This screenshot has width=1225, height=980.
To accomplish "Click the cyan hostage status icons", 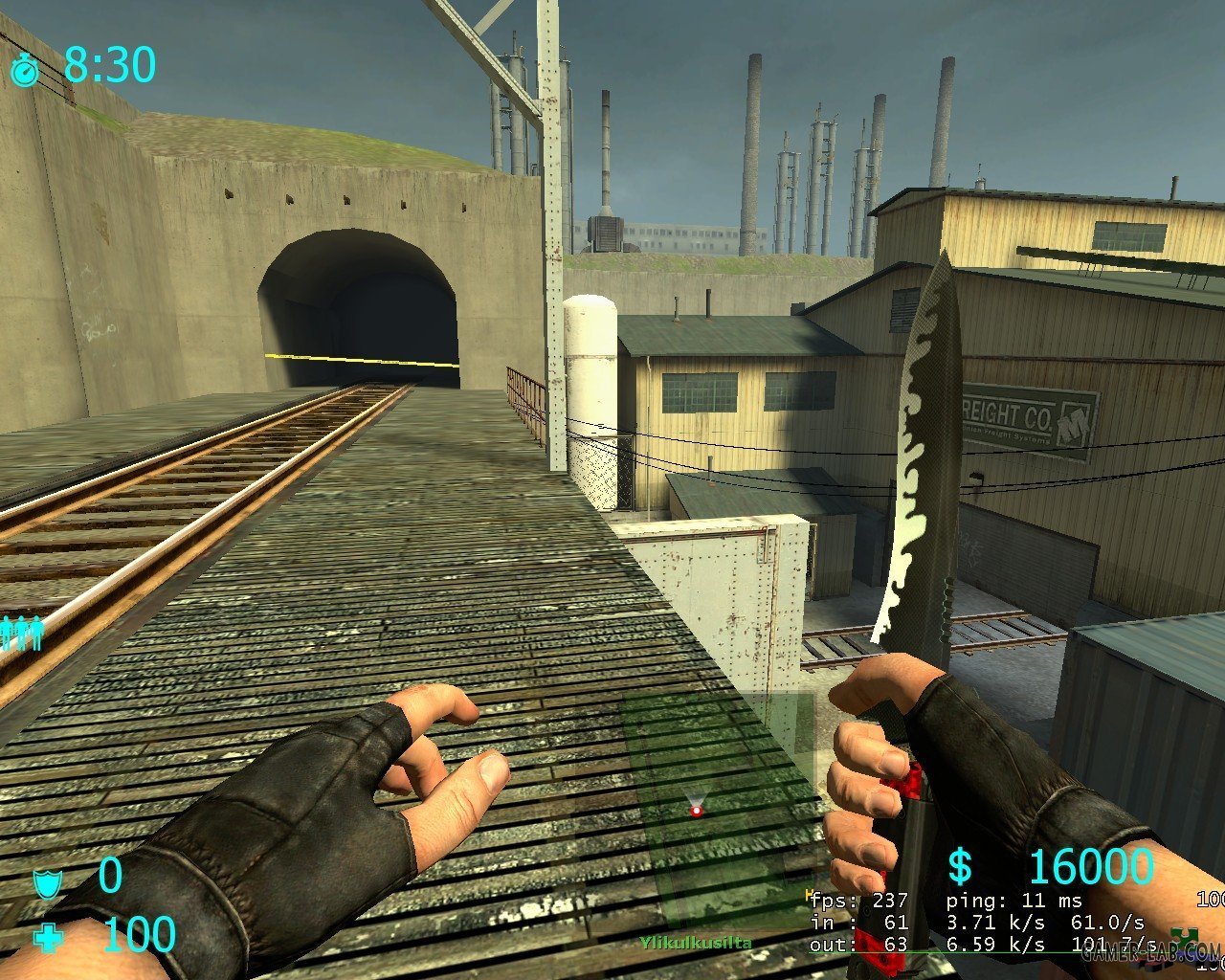I will coord(19,632).
